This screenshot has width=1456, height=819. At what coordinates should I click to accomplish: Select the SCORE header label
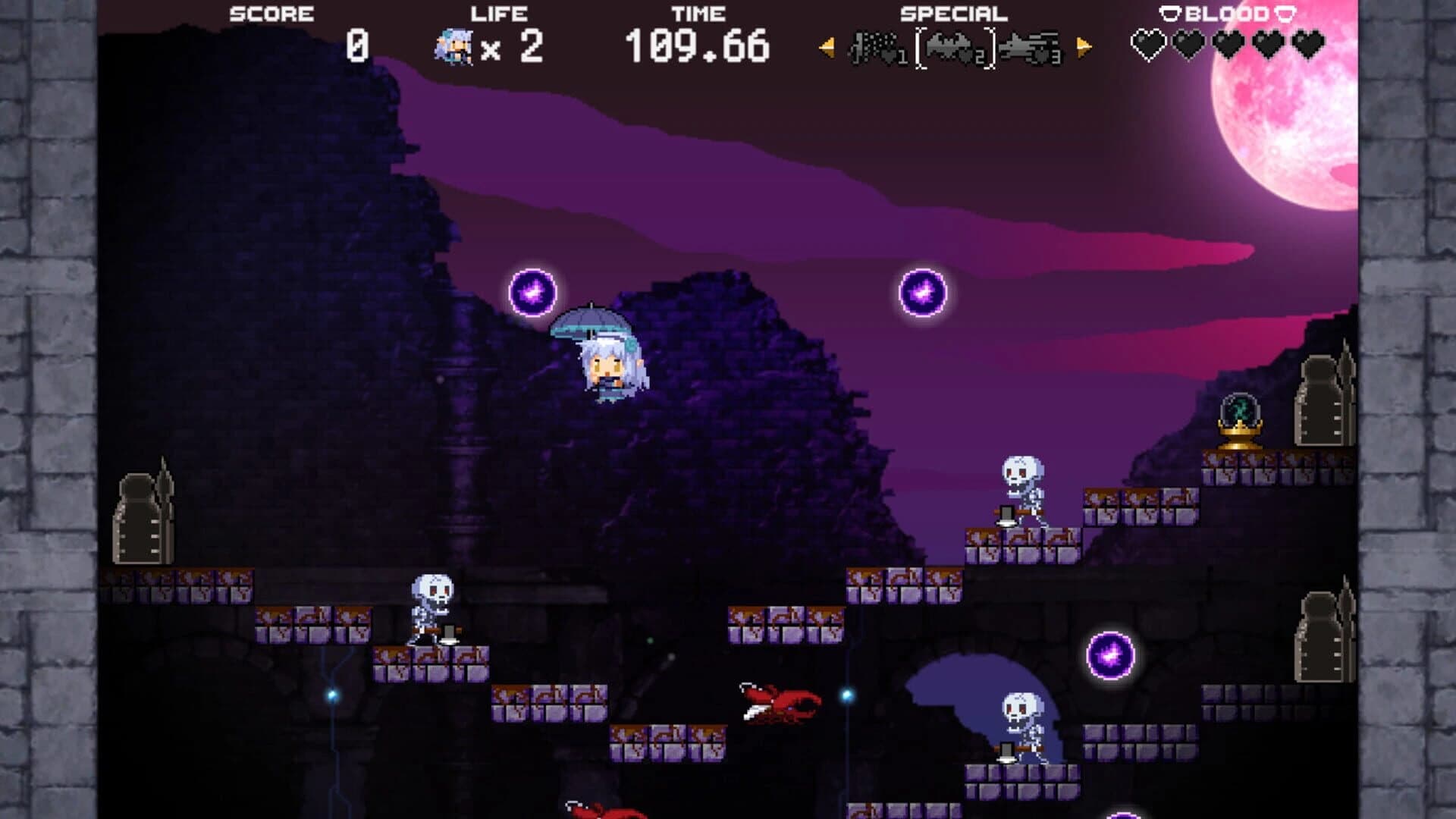[271, 12]
